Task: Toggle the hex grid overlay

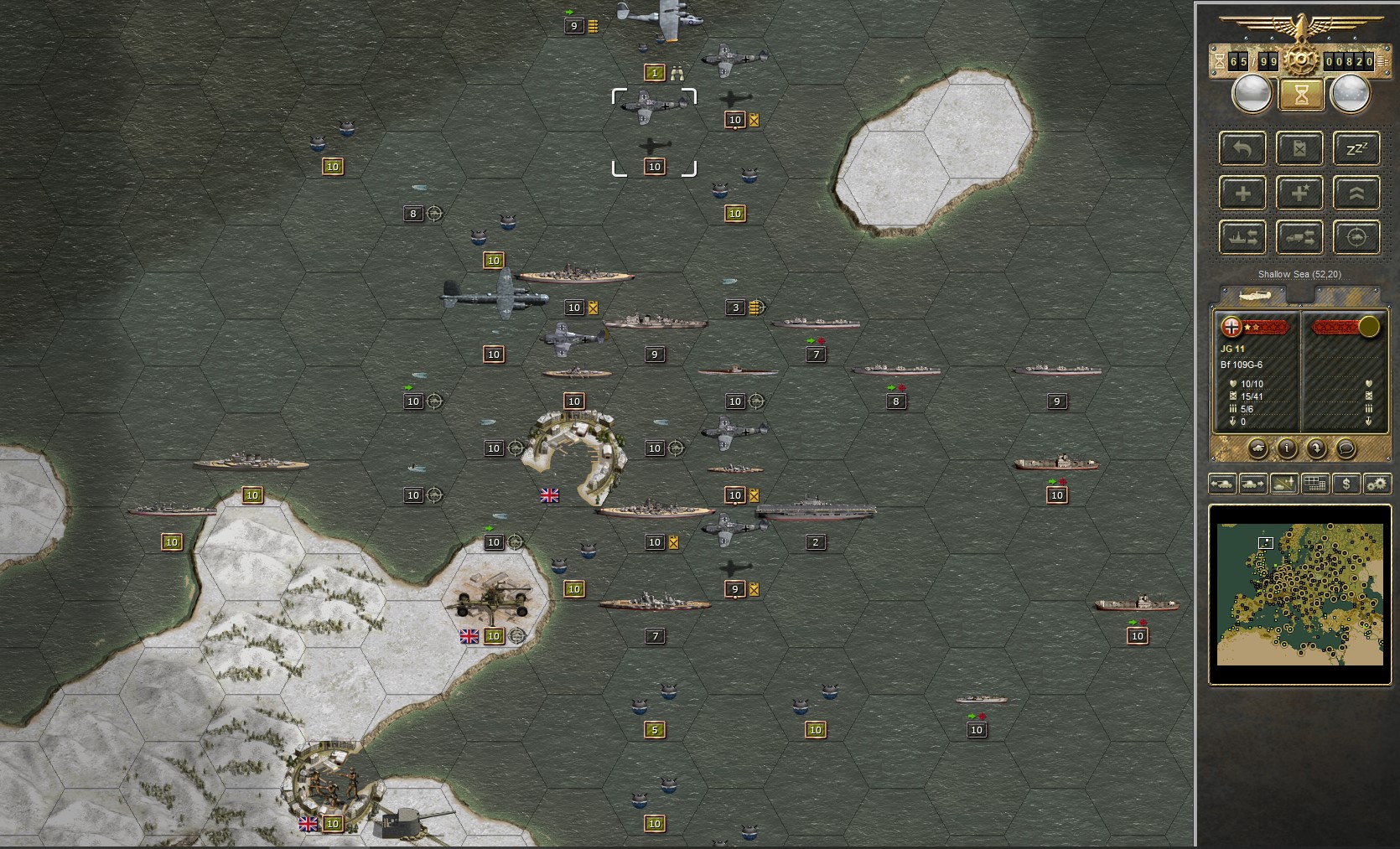Action: (1315, 484)
